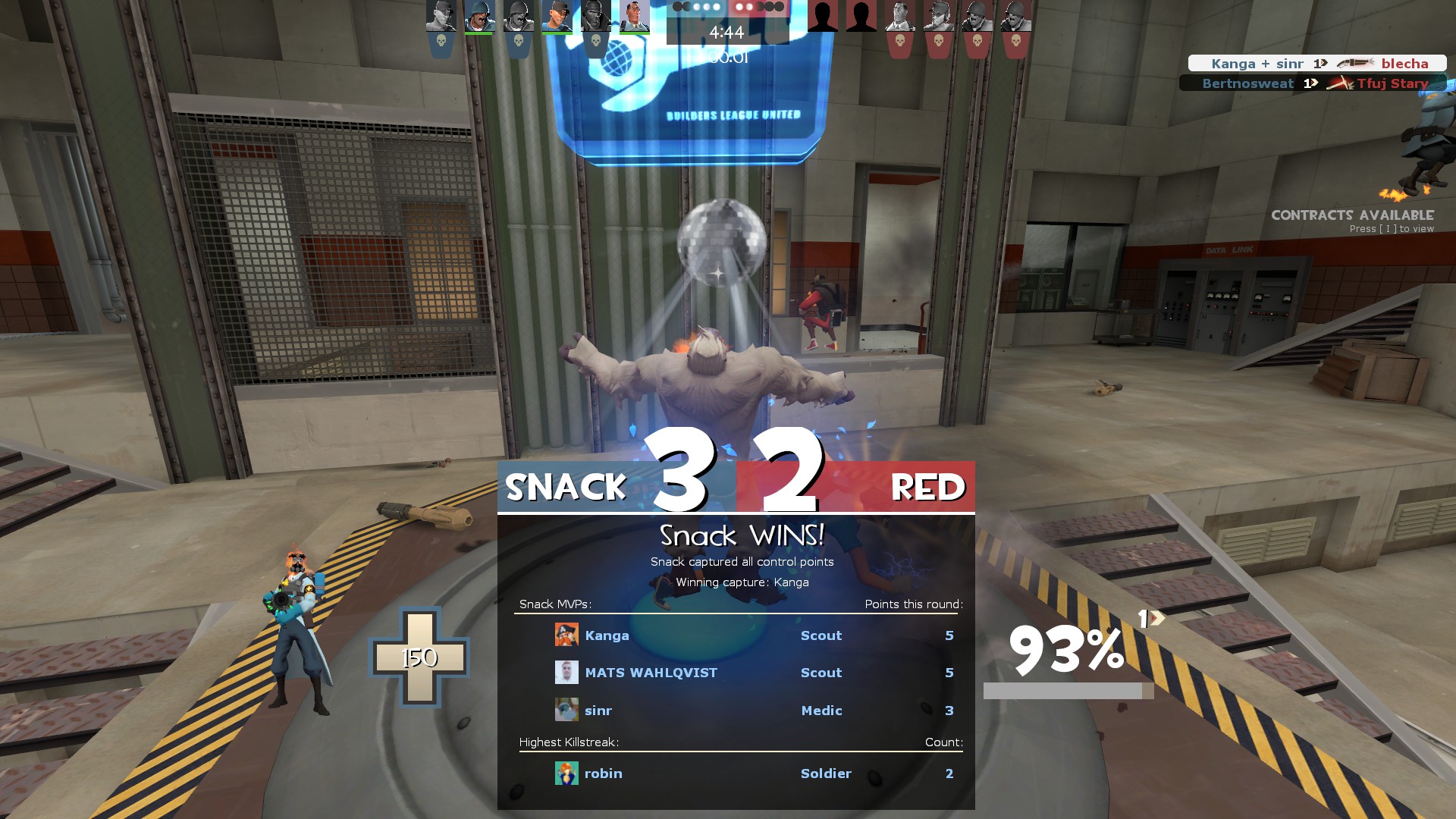Open the Contracts Available notification
1456x819 pixels.
tap(1352, 221)
